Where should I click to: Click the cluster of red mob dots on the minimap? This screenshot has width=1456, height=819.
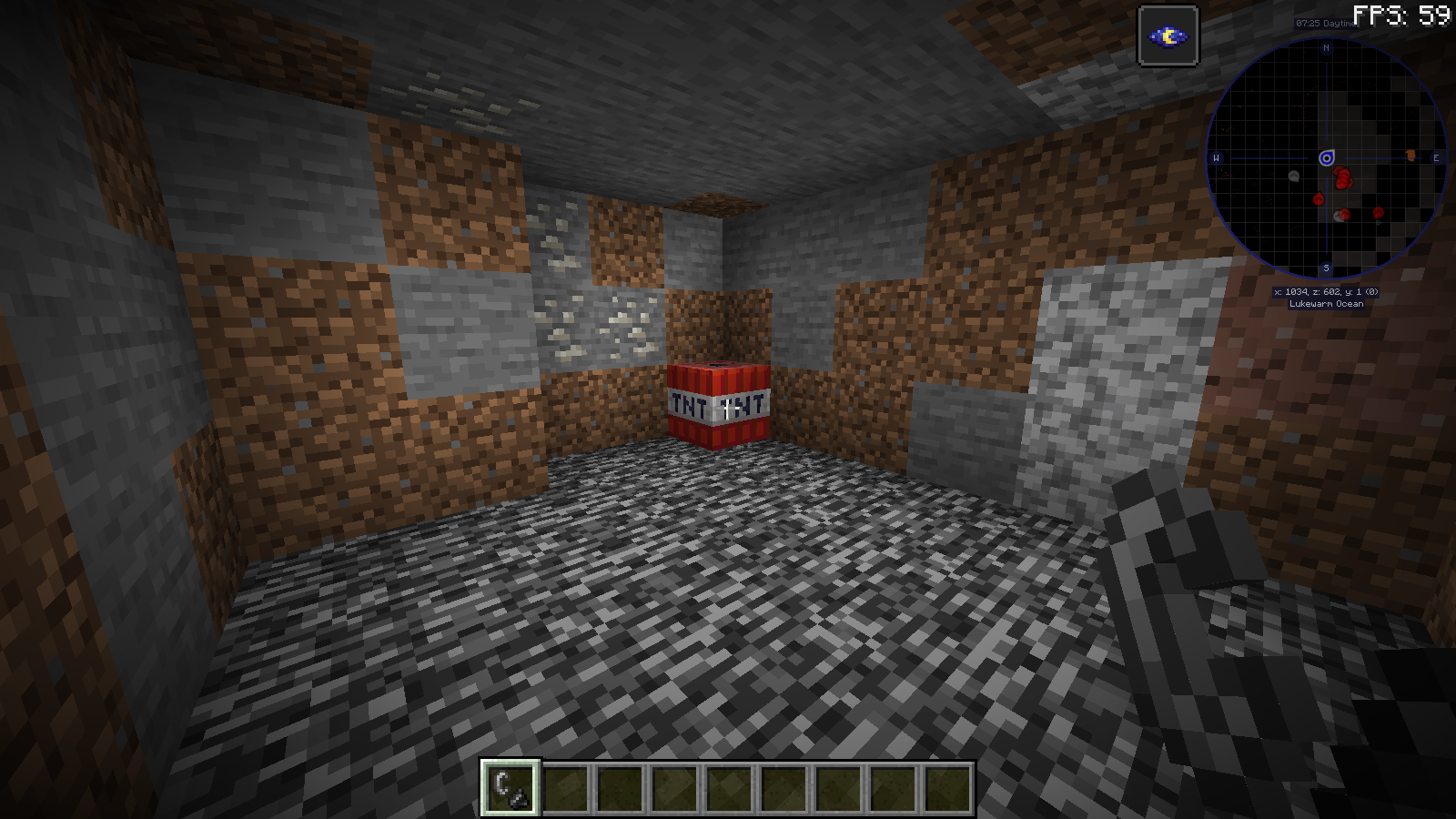(x=1343, y=178)
